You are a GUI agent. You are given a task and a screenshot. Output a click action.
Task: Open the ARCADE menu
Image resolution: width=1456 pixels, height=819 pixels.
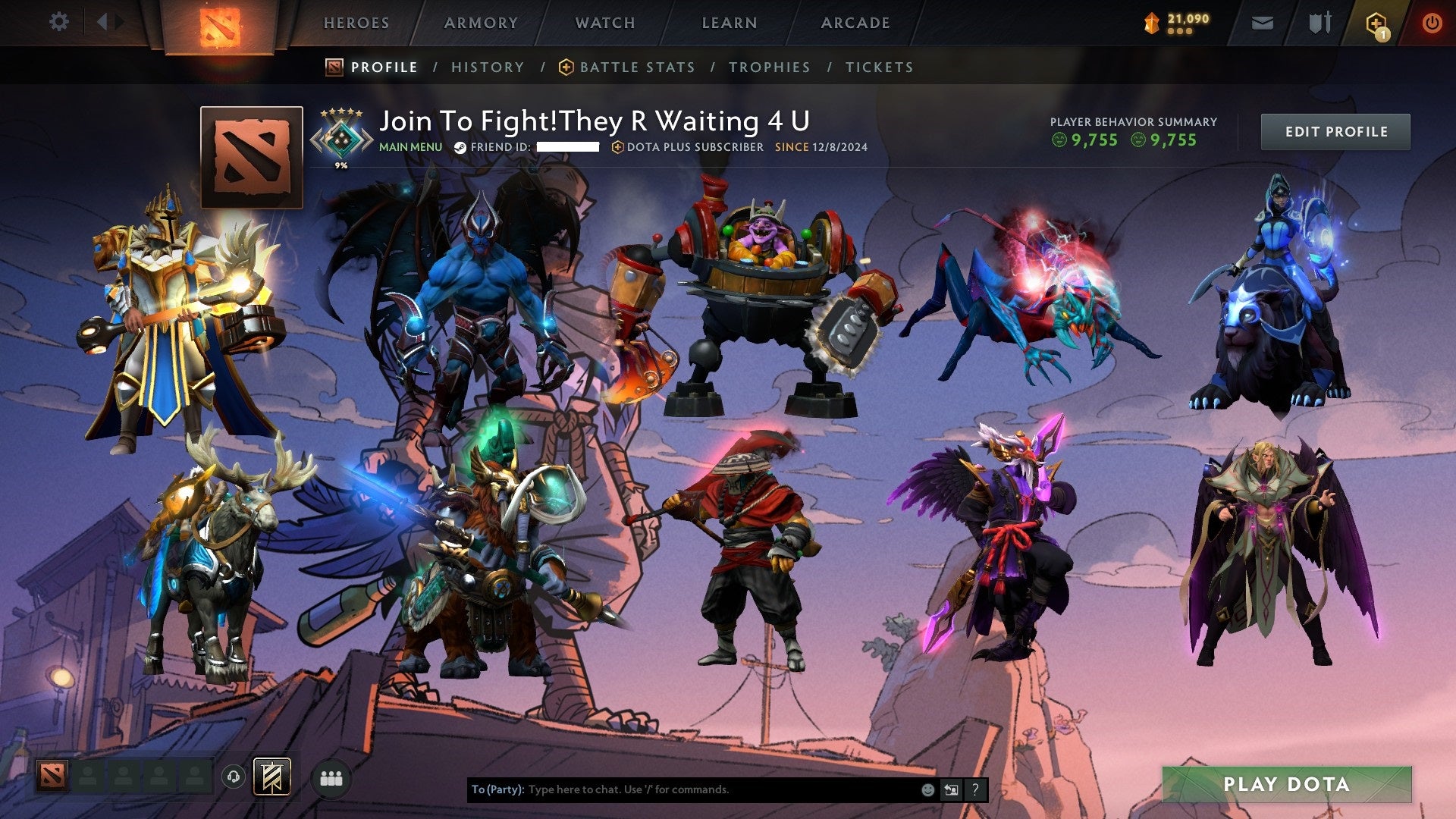(855, 23)
